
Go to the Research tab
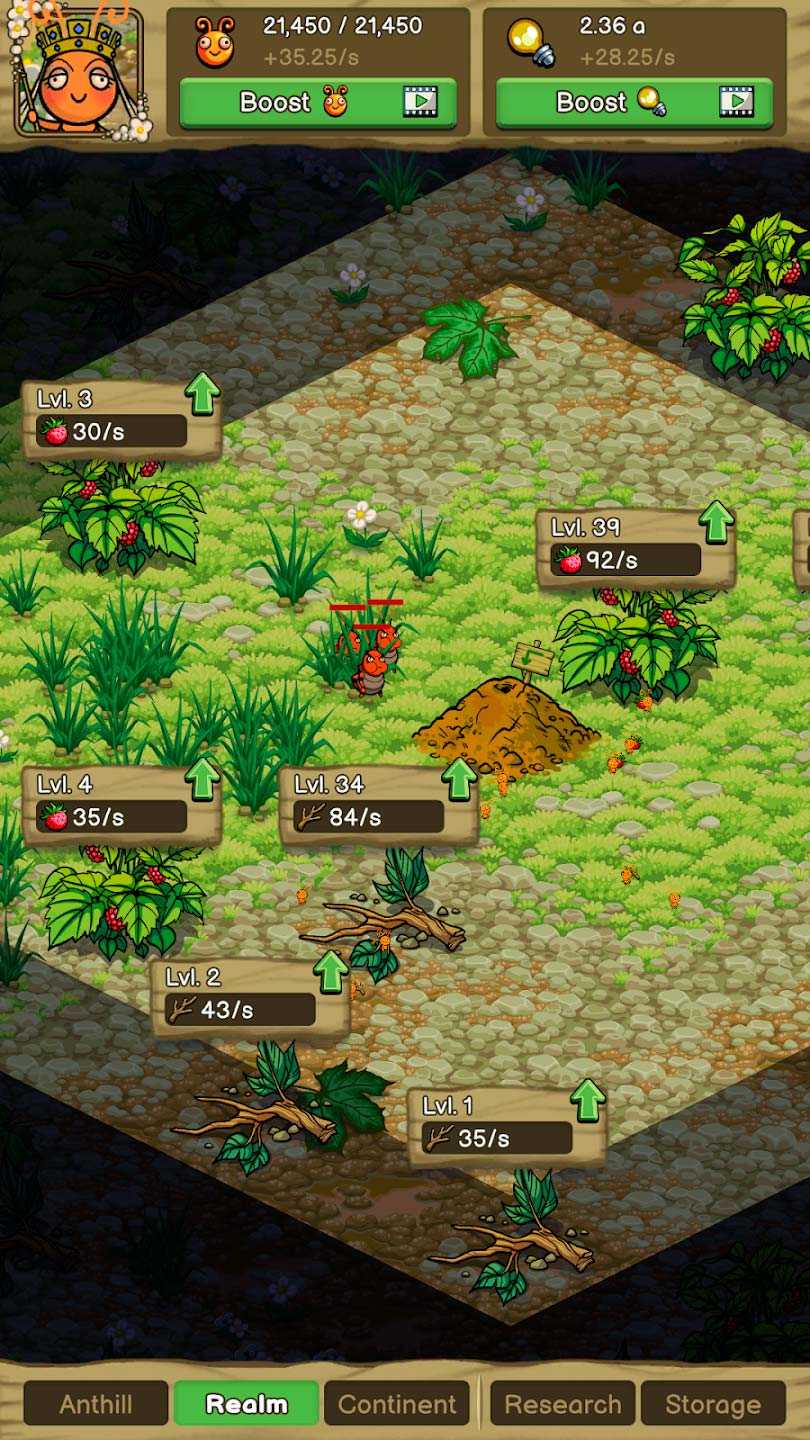pos(562,1403)
